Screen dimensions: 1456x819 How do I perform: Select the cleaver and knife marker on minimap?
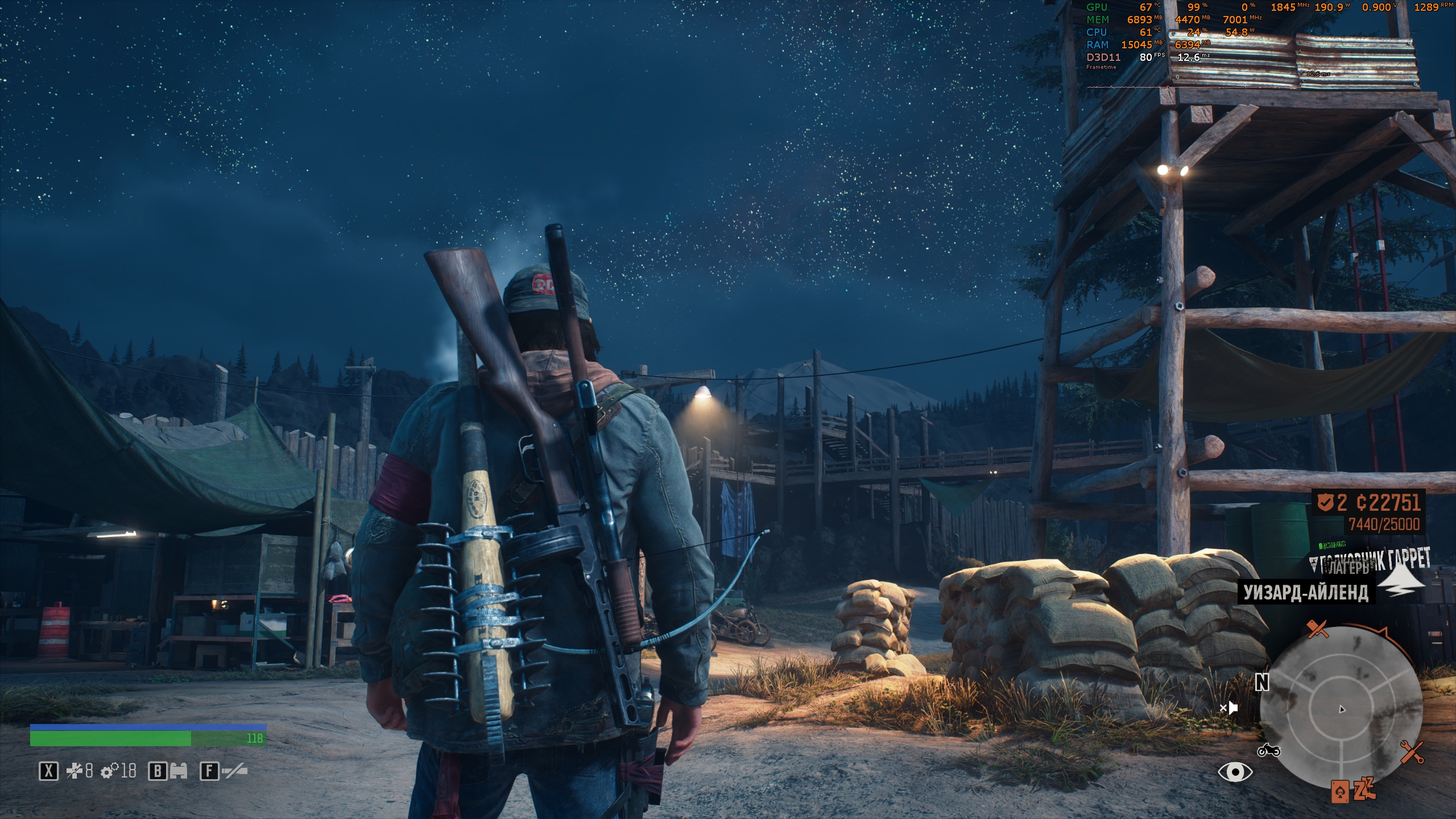pos(1317,629)
